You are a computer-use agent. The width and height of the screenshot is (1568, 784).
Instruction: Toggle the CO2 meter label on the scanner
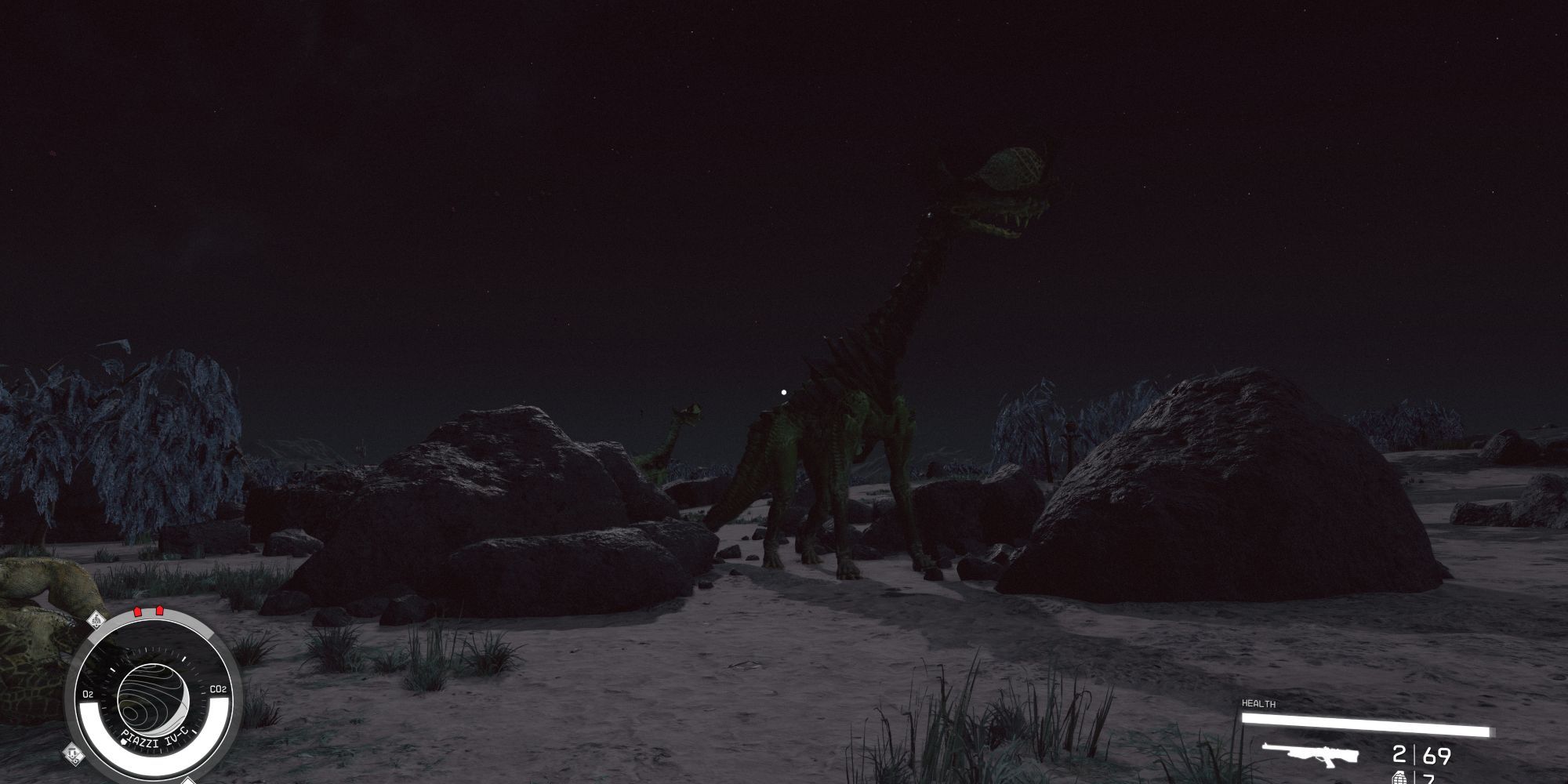click(x=218, y=689)
